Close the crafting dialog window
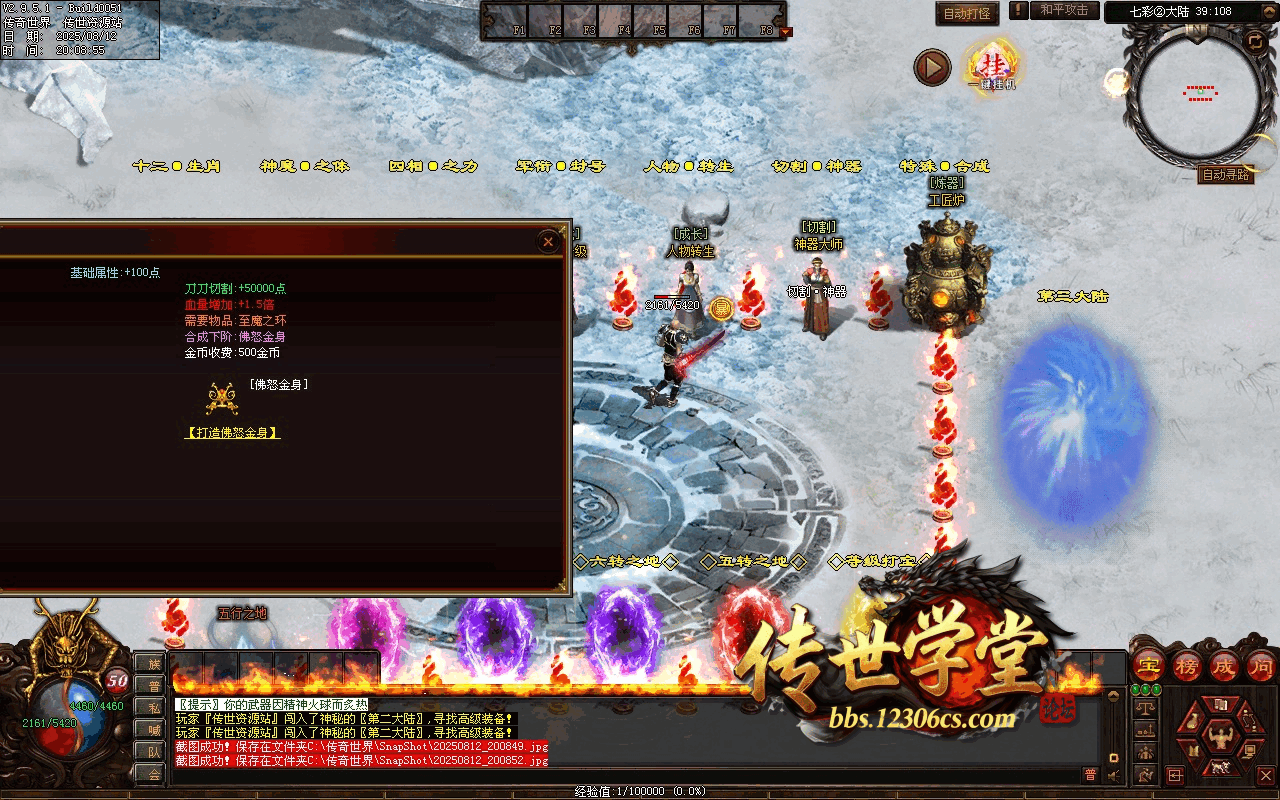 tap(548, 241)
